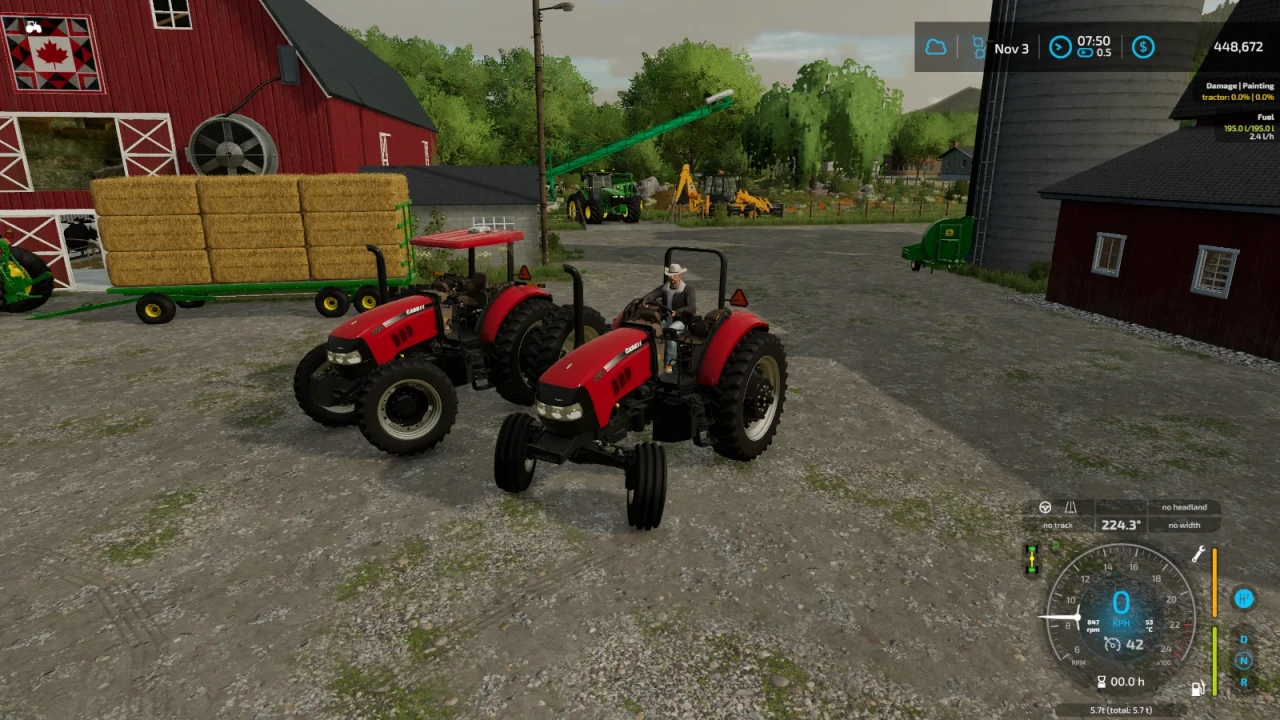Click the no track label
The image size is (1280, 720).
tap(1056, 525)
